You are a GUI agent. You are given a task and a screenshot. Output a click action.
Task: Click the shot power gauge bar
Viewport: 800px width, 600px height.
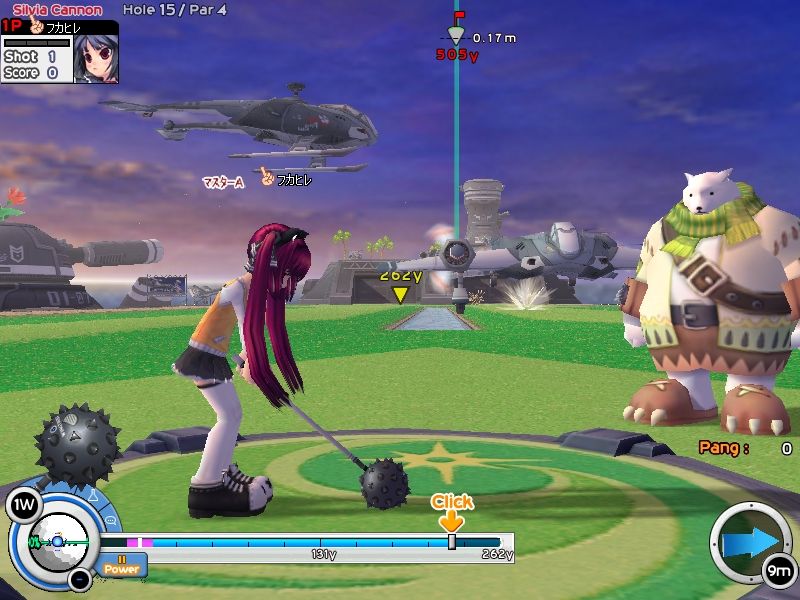320,543
